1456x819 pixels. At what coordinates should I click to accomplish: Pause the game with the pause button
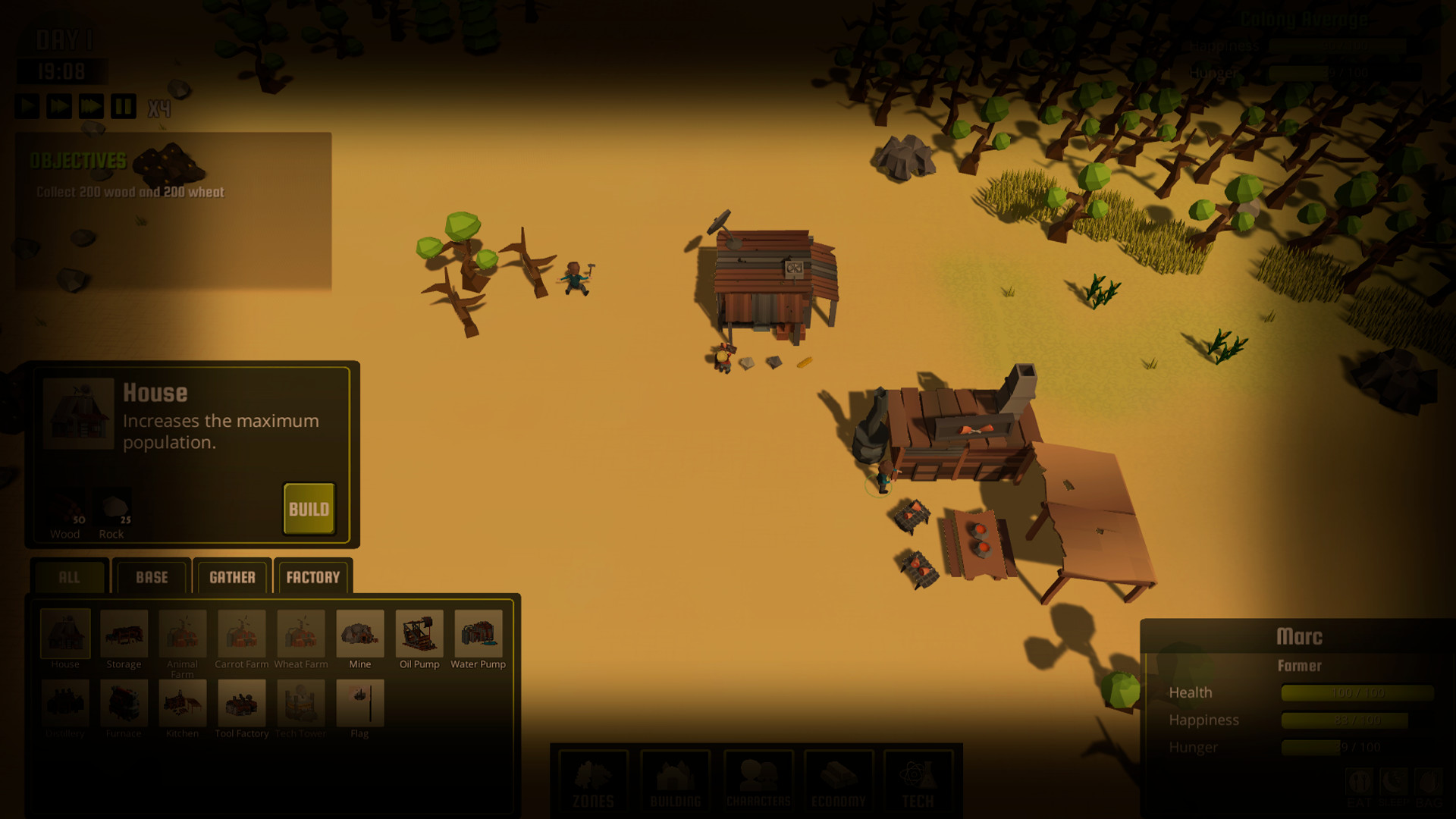click(124, 106)
